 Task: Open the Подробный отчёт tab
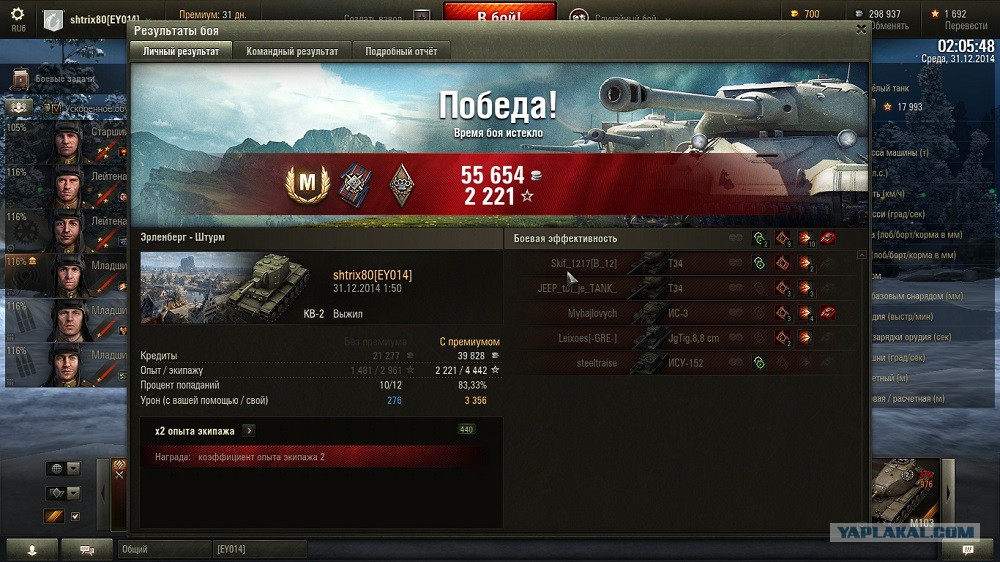pyautogui.click(x=400, y=51)
